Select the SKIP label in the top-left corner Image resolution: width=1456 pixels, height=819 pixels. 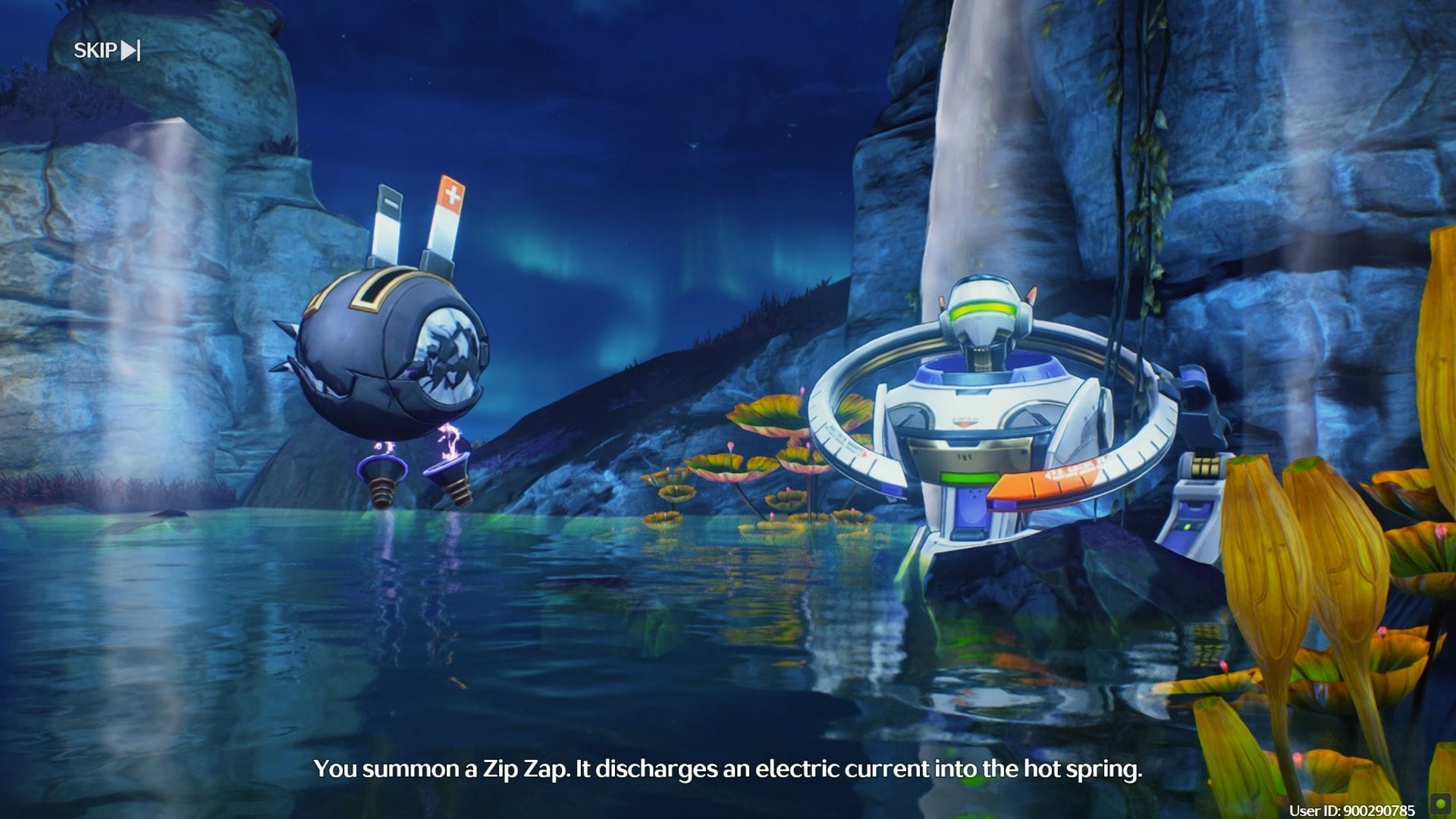(x=95, y=50)
